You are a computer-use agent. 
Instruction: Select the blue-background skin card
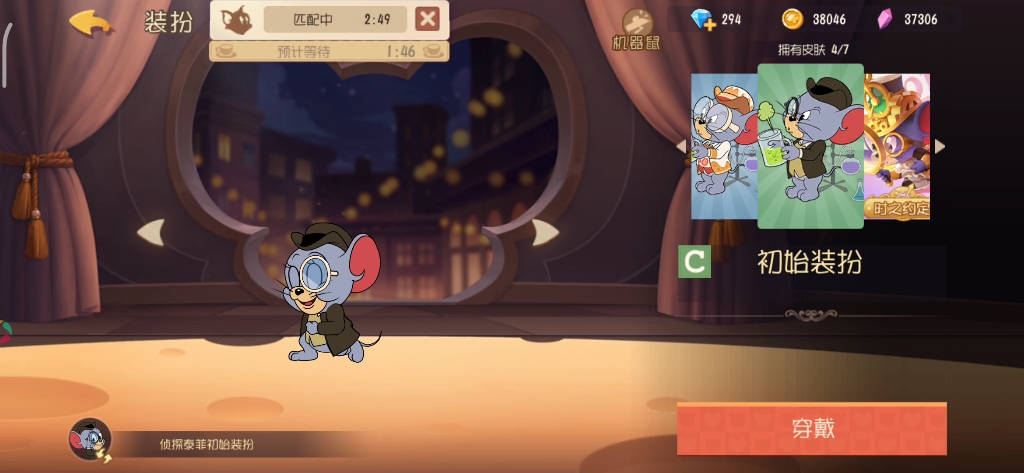point(722,145)
